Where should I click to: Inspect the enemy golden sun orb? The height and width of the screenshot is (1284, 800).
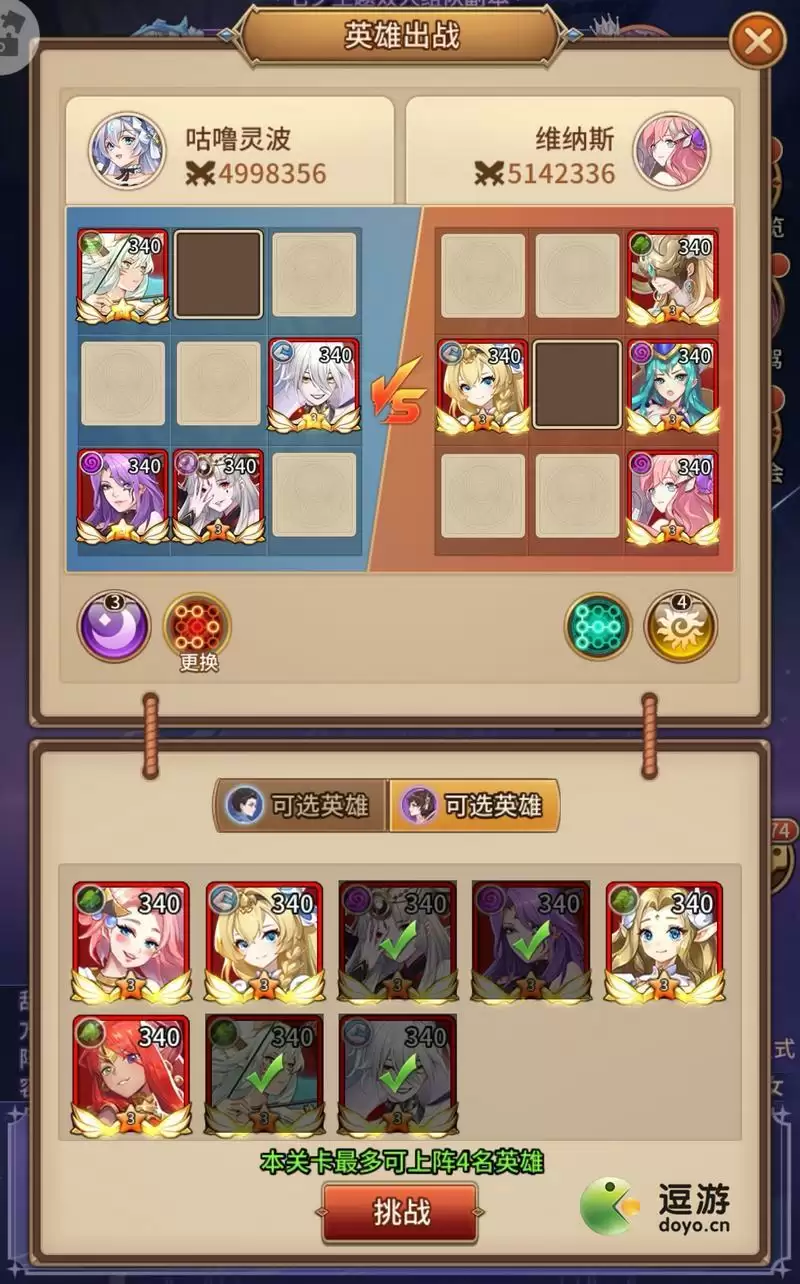[680, 627]
